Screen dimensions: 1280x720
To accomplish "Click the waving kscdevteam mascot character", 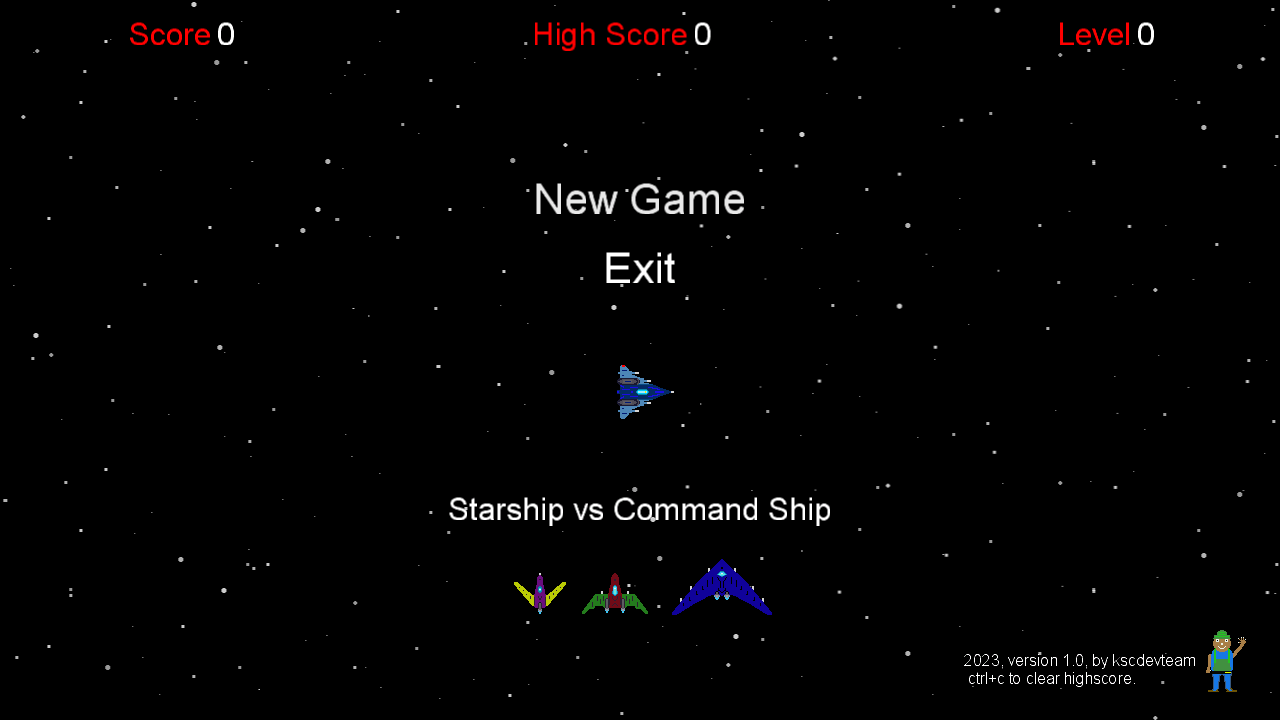I will (1222, 662).
